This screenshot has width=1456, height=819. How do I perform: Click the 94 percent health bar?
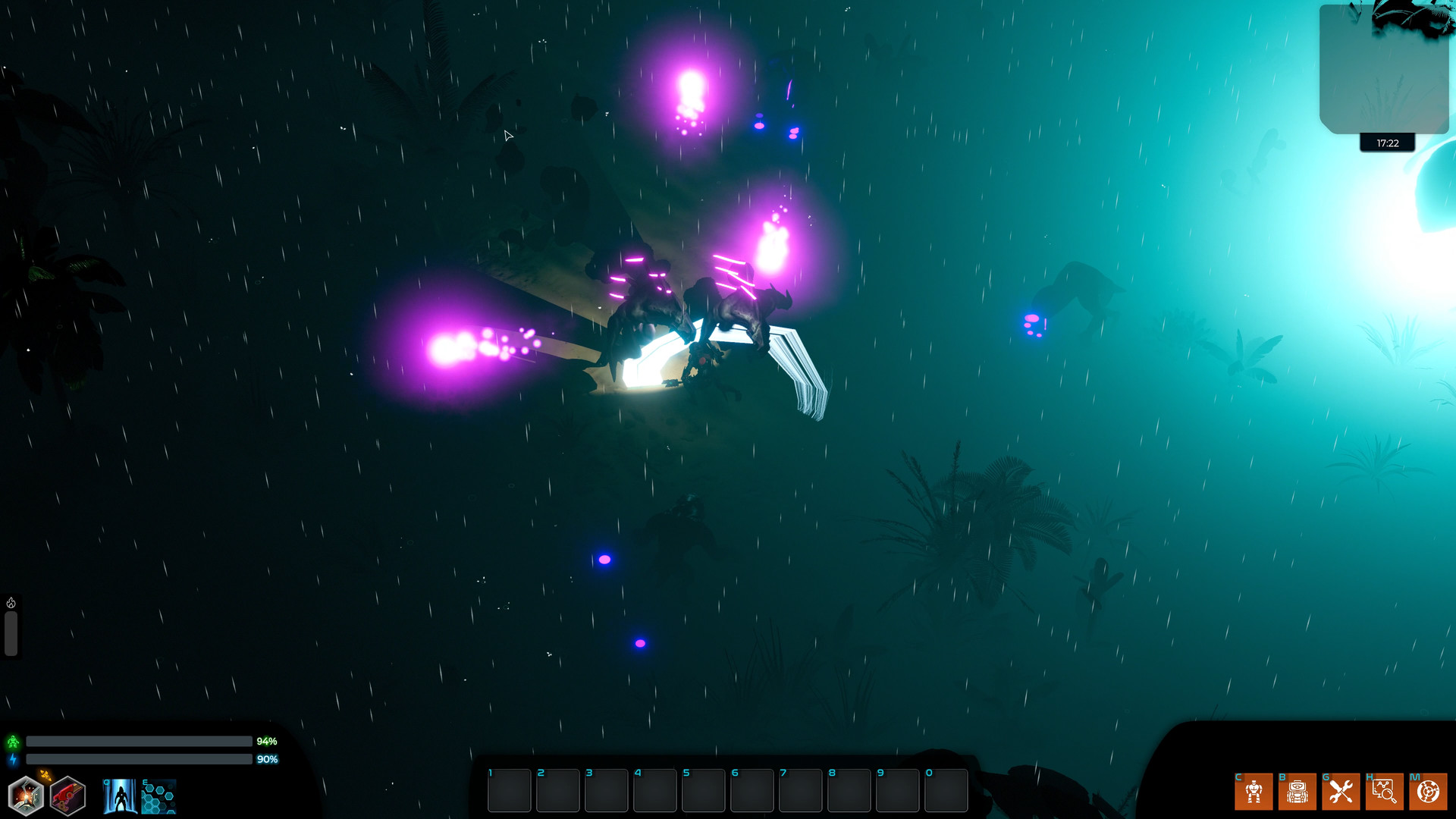(x=139, y=741)
